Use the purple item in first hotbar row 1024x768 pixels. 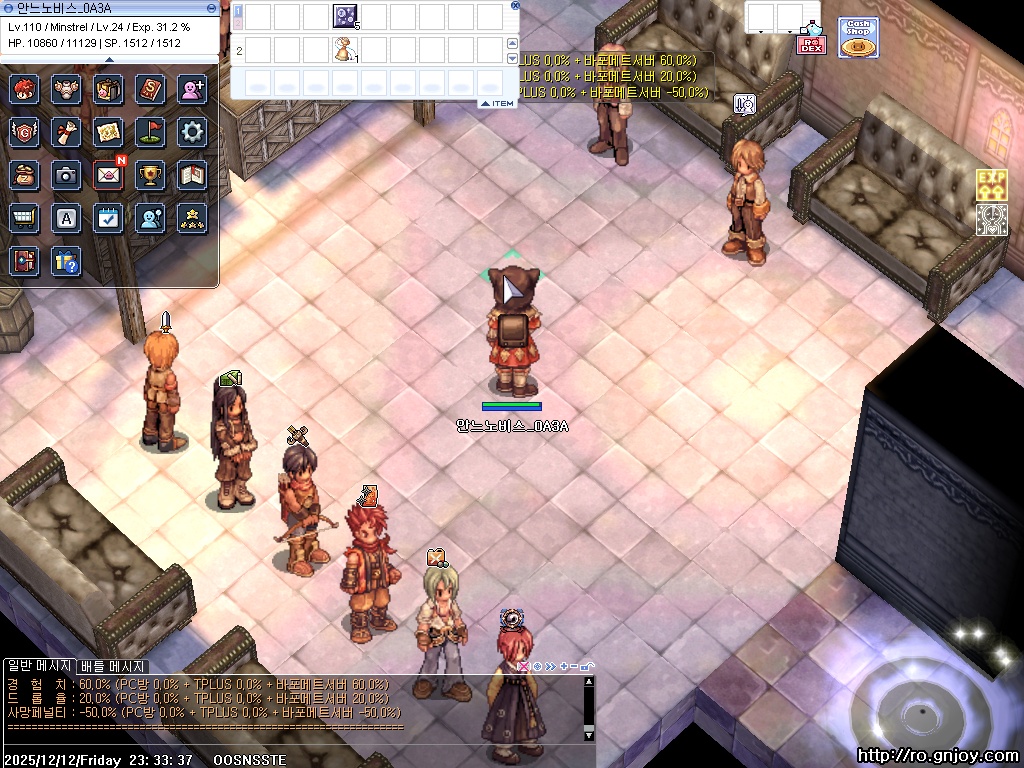click(x=345, y=16)
